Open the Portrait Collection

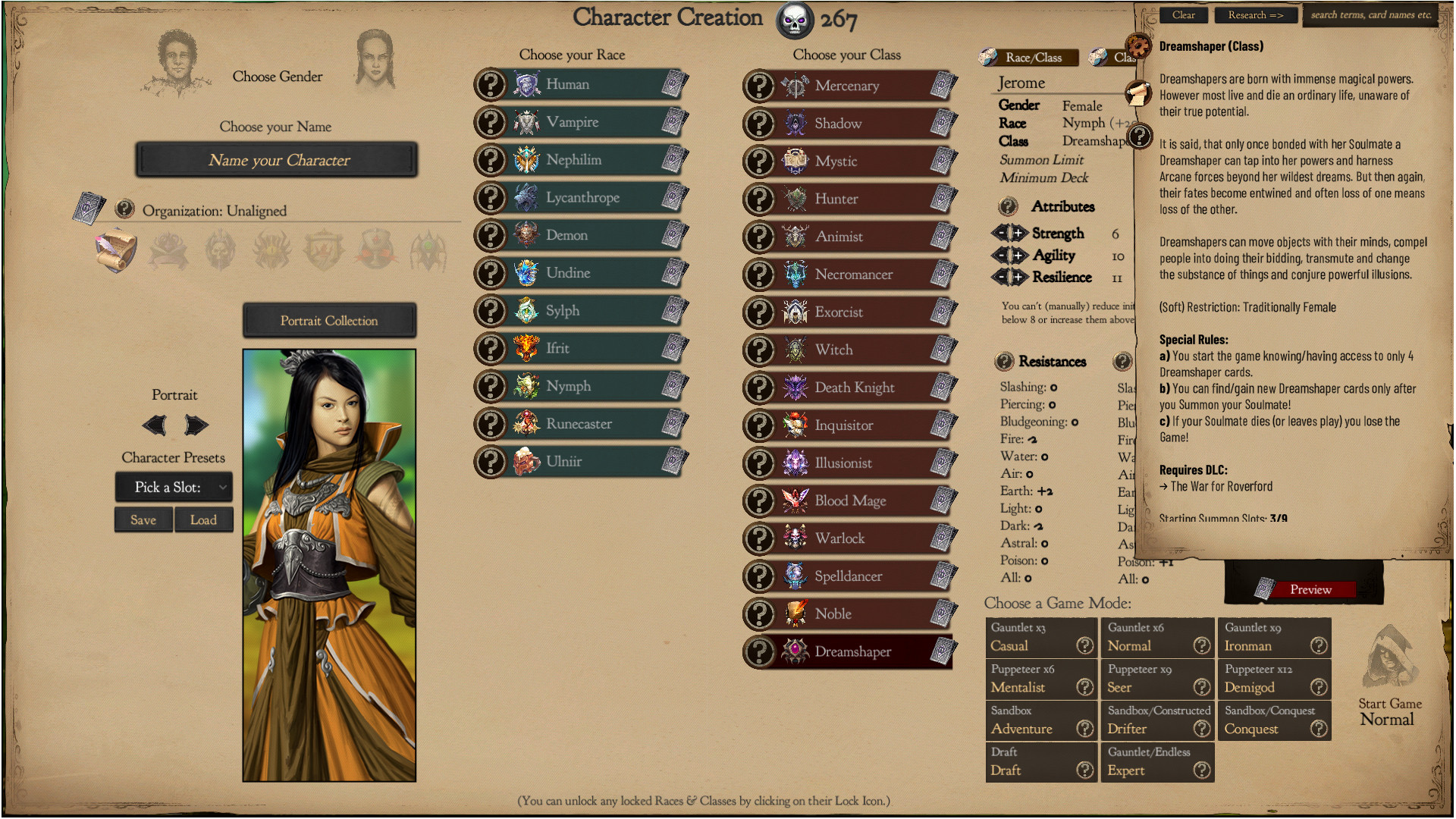[x=329, y=320]
